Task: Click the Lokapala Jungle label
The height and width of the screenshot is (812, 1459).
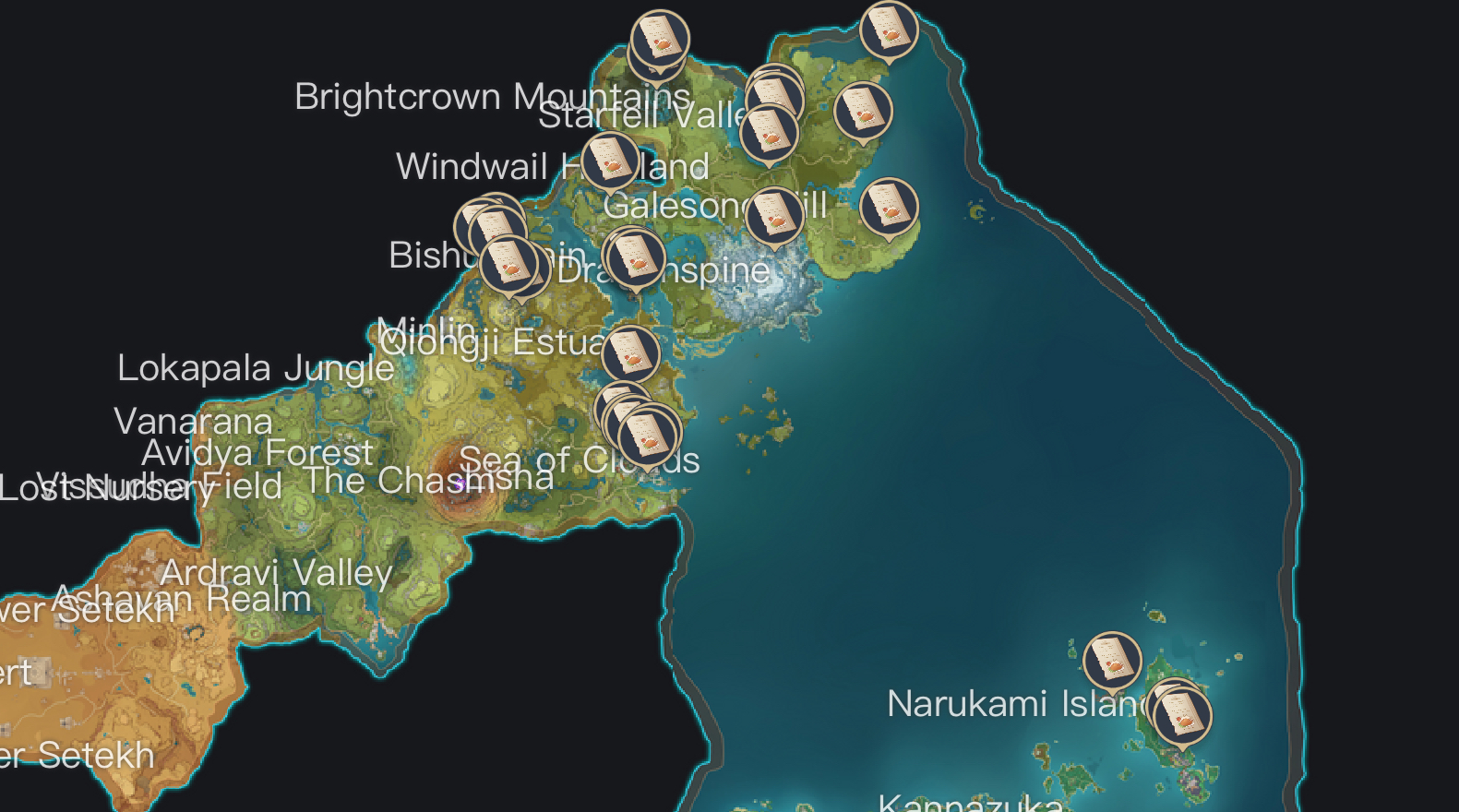Action: [256, 368]
